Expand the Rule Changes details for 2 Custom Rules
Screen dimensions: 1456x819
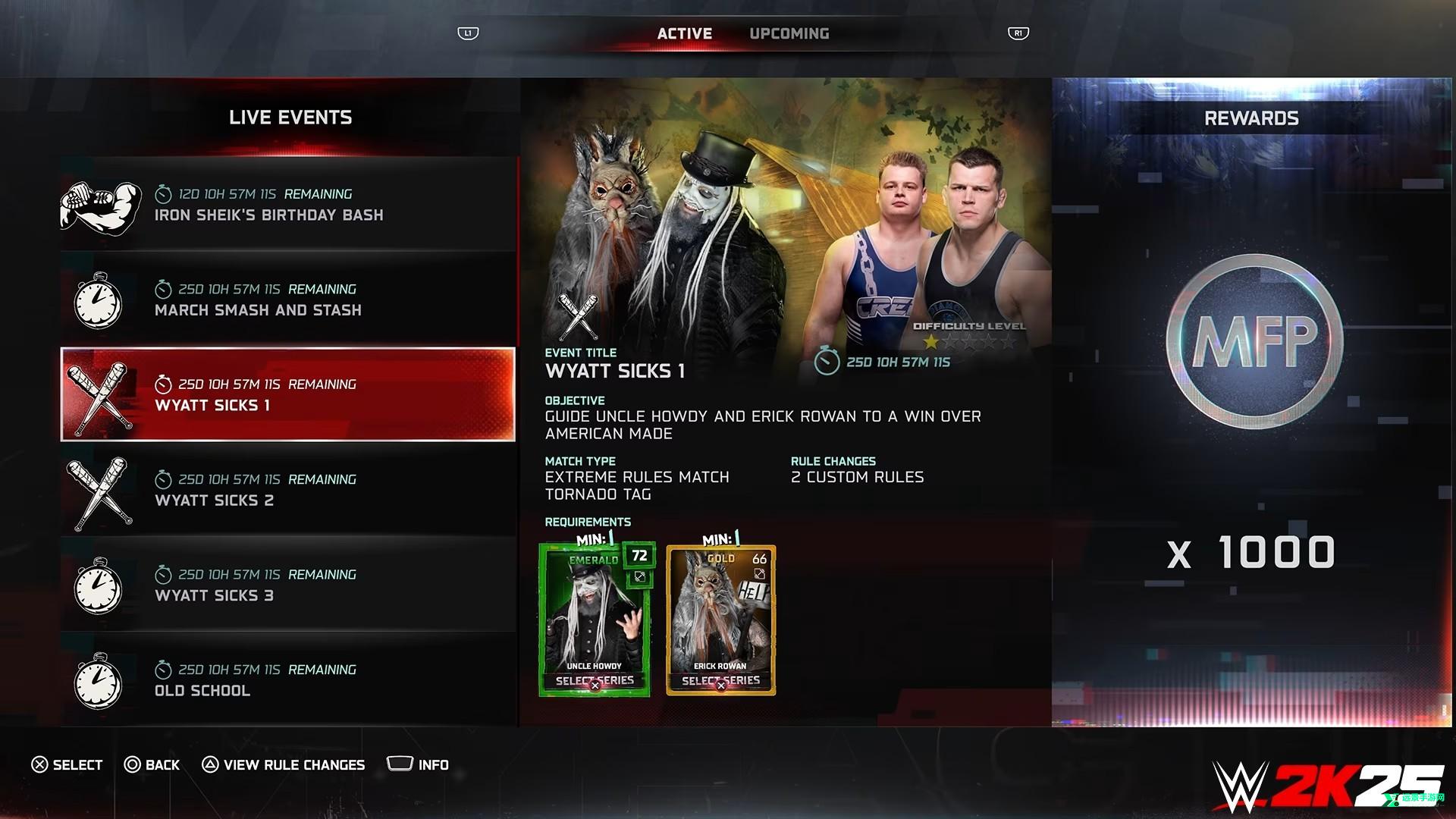857,476
